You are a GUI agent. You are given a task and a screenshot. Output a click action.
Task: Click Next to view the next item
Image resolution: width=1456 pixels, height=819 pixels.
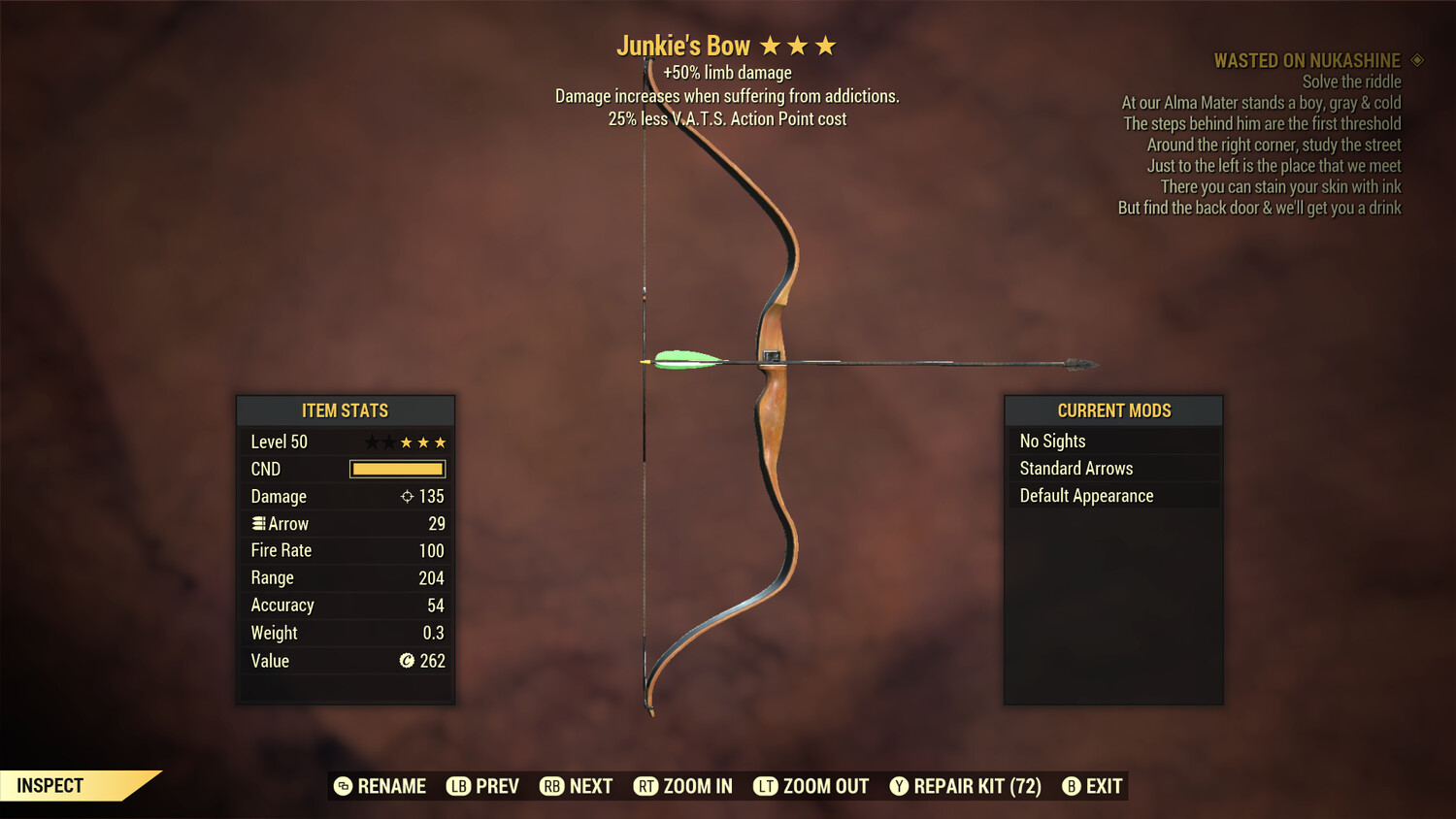point(576,786)
